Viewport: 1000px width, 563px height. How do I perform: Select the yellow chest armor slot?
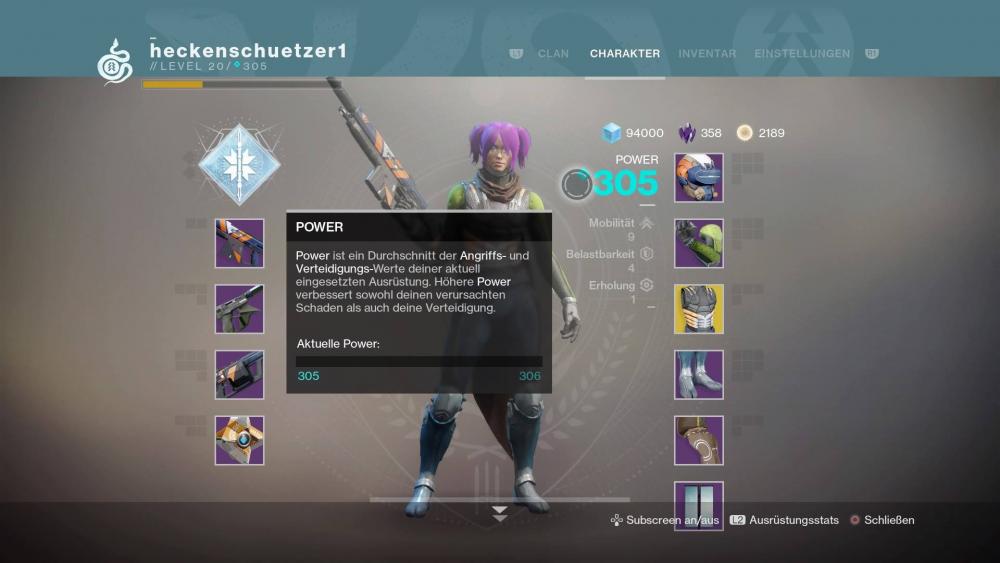point(699,309)
